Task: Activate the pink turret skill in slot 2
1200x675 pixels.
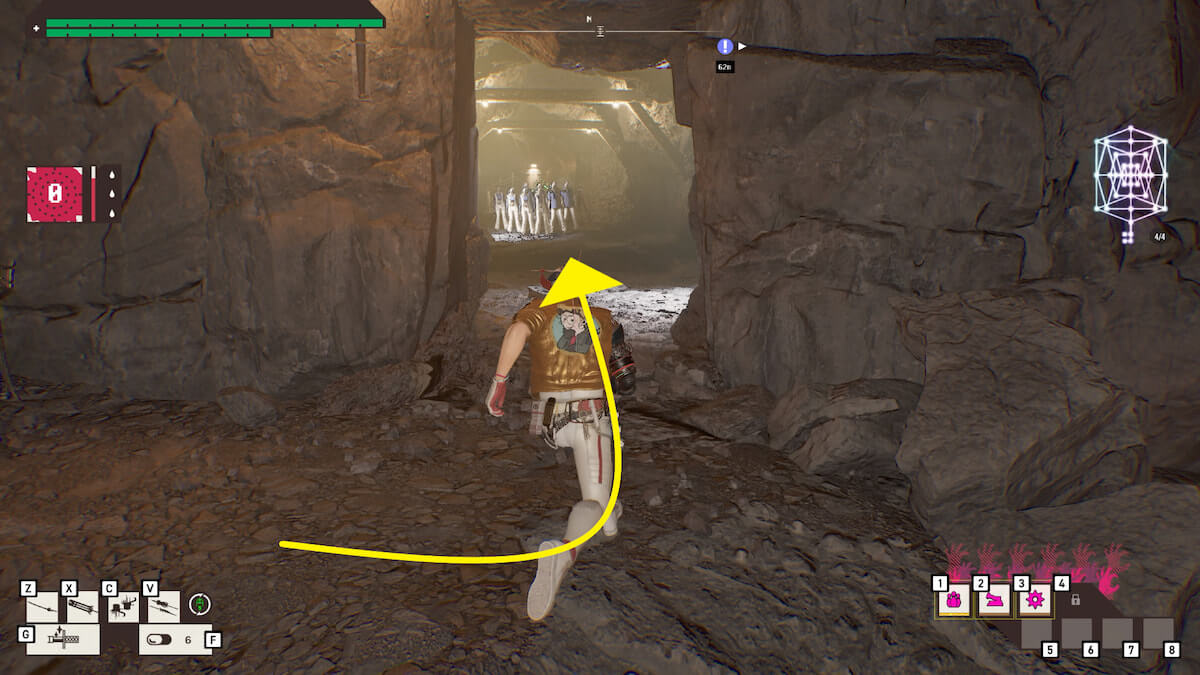Action: (994, 602)
